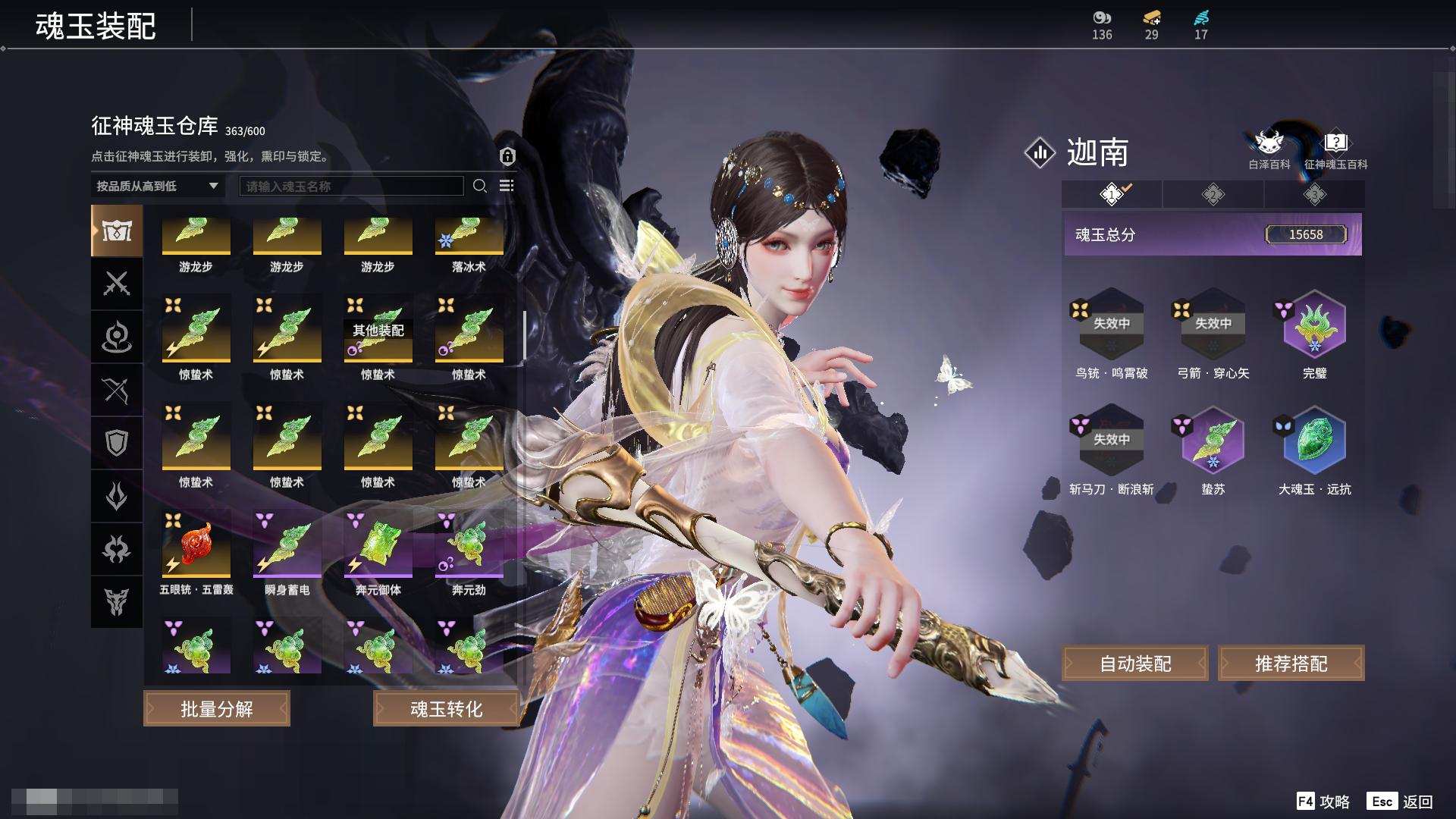This screenshot has width=1456, height=819.
Task: Click the soul jade conversion (魂玉转化) button
Action: pyautogui.click(x=446, y=708)
